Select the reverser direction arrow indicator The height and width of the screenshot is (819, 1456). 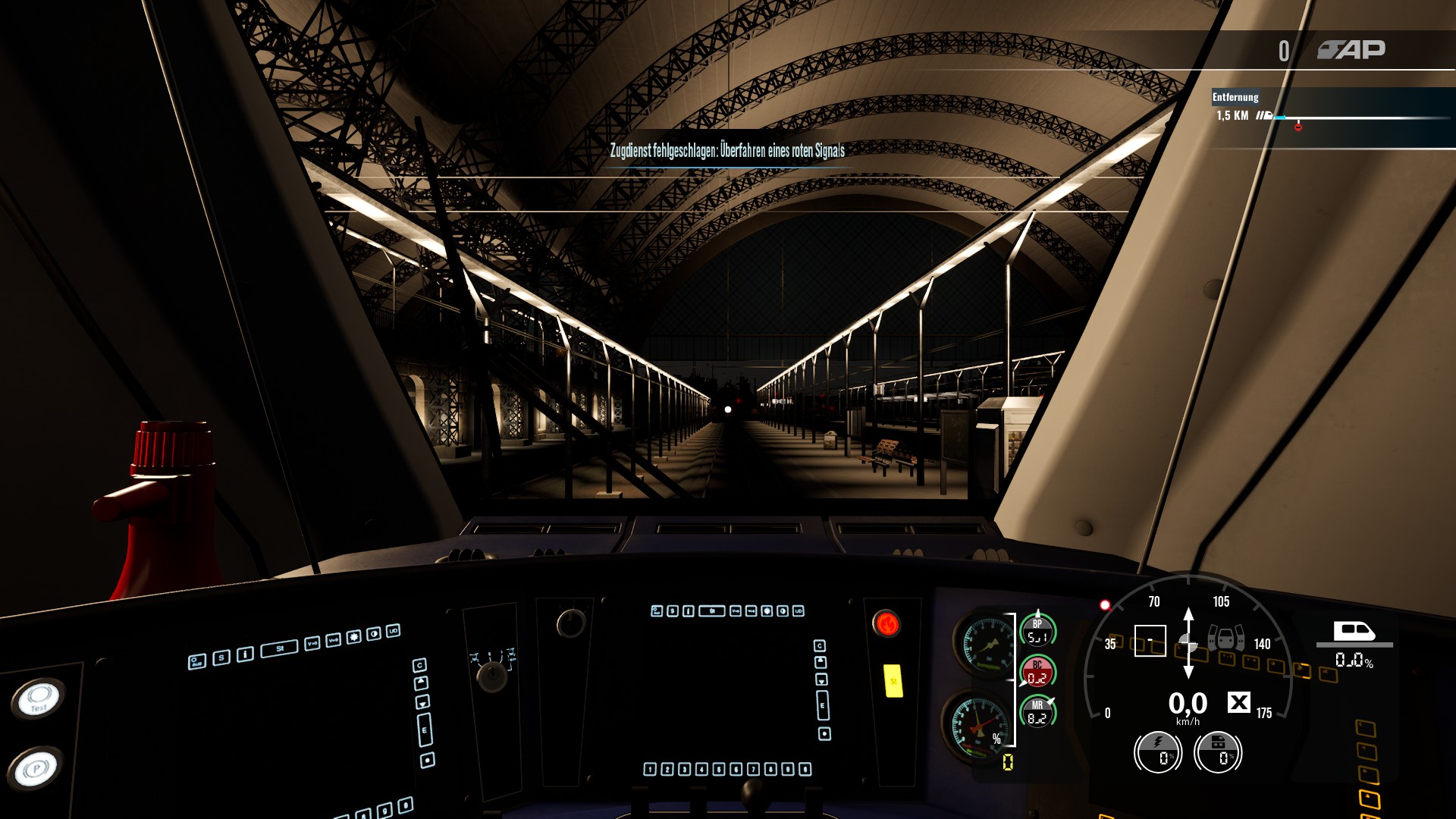[x=1188, y=642]
